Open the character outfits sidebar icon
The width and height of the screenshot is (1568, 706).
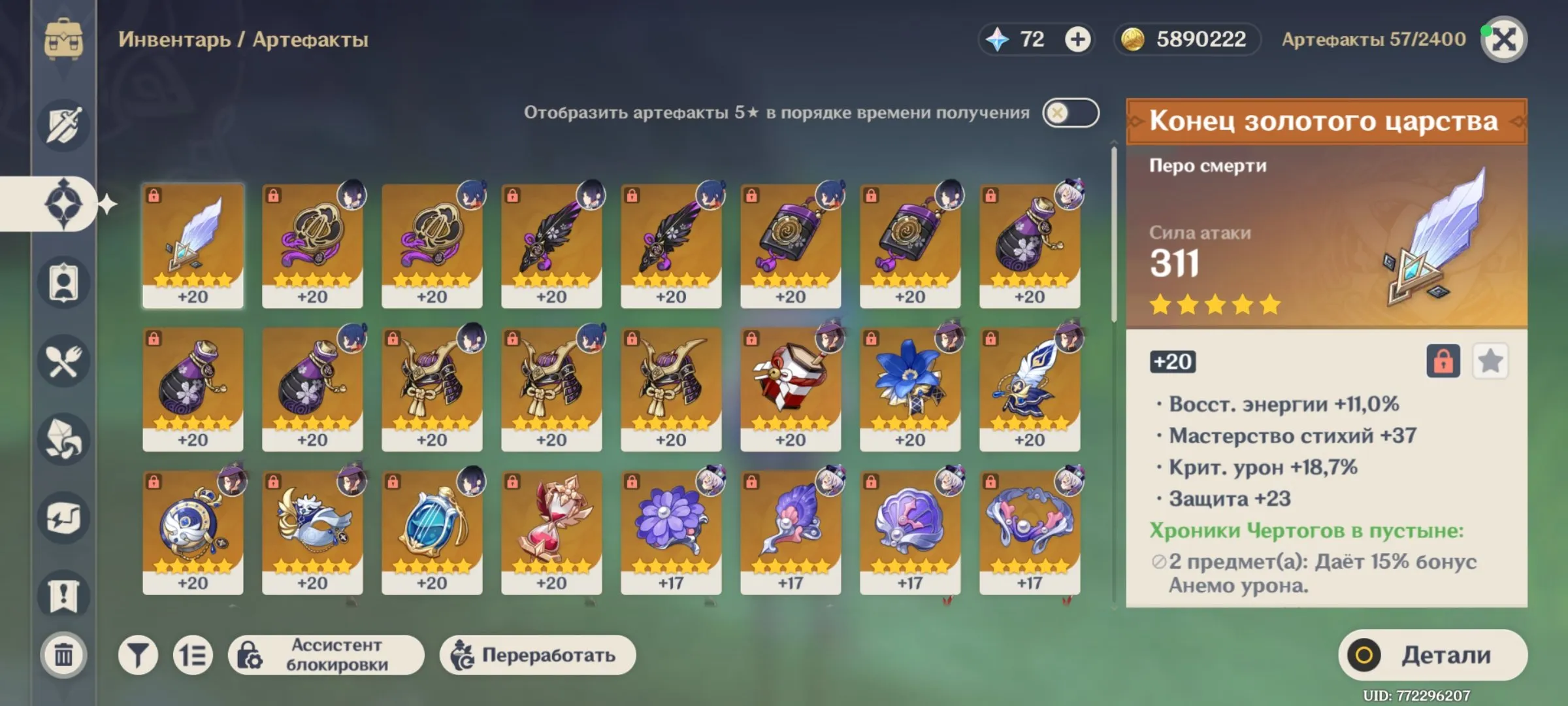(x=63, y=281)
